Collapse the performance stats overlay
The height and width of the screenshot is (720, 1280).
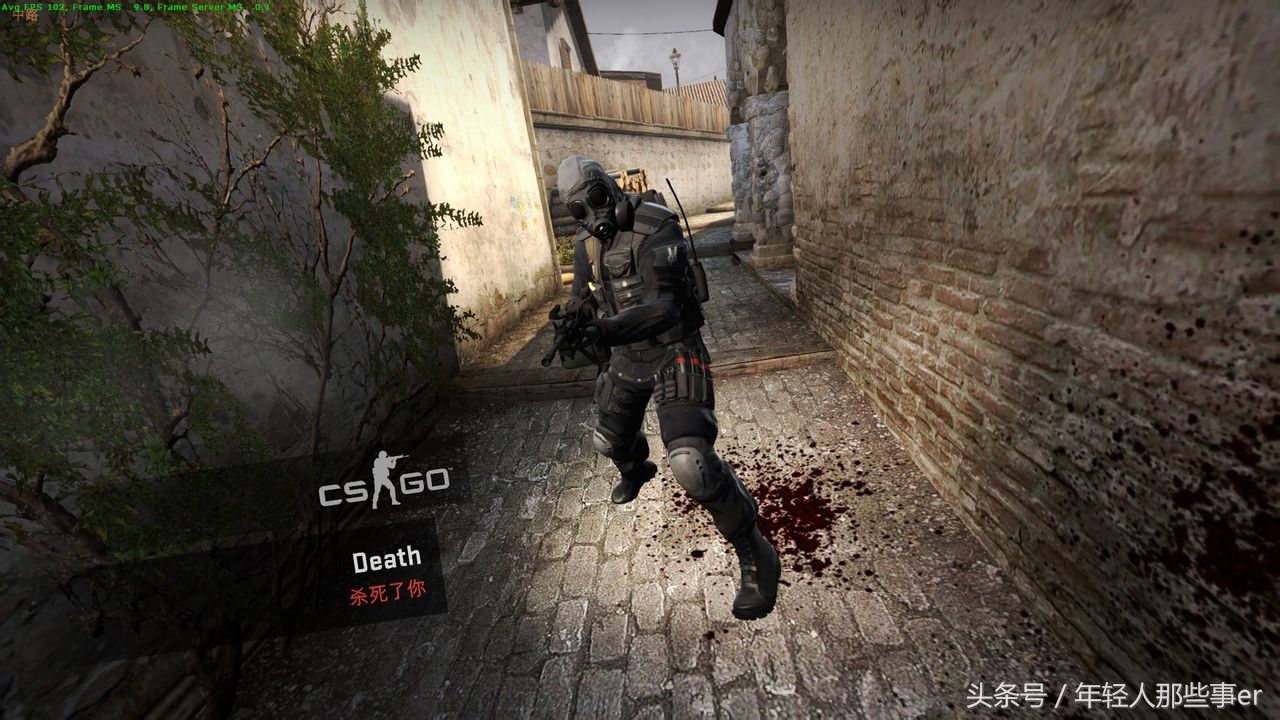click(x=130, y=8)
